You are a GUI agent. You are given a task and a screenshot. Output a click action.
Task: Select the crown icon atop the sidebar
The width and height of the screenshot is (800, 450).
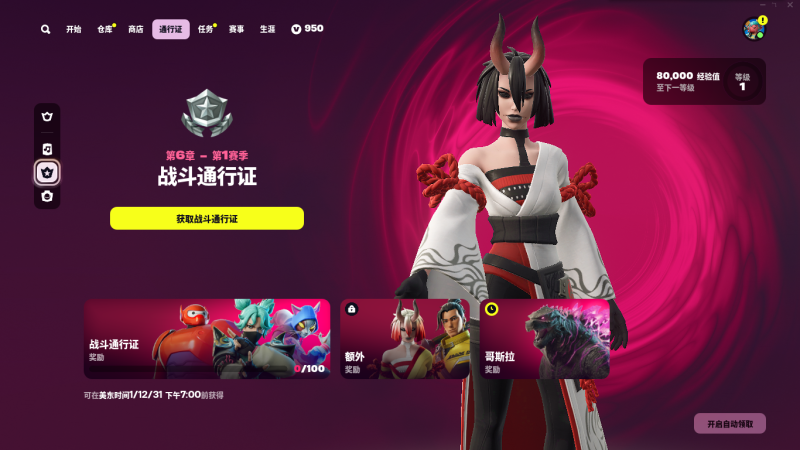[47, 117]
